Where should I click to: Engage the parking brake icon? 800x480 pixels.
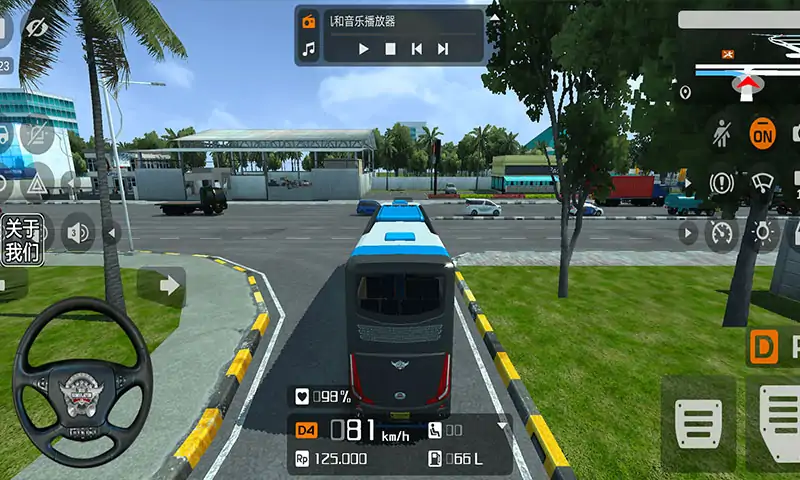(x=721, y=183)
